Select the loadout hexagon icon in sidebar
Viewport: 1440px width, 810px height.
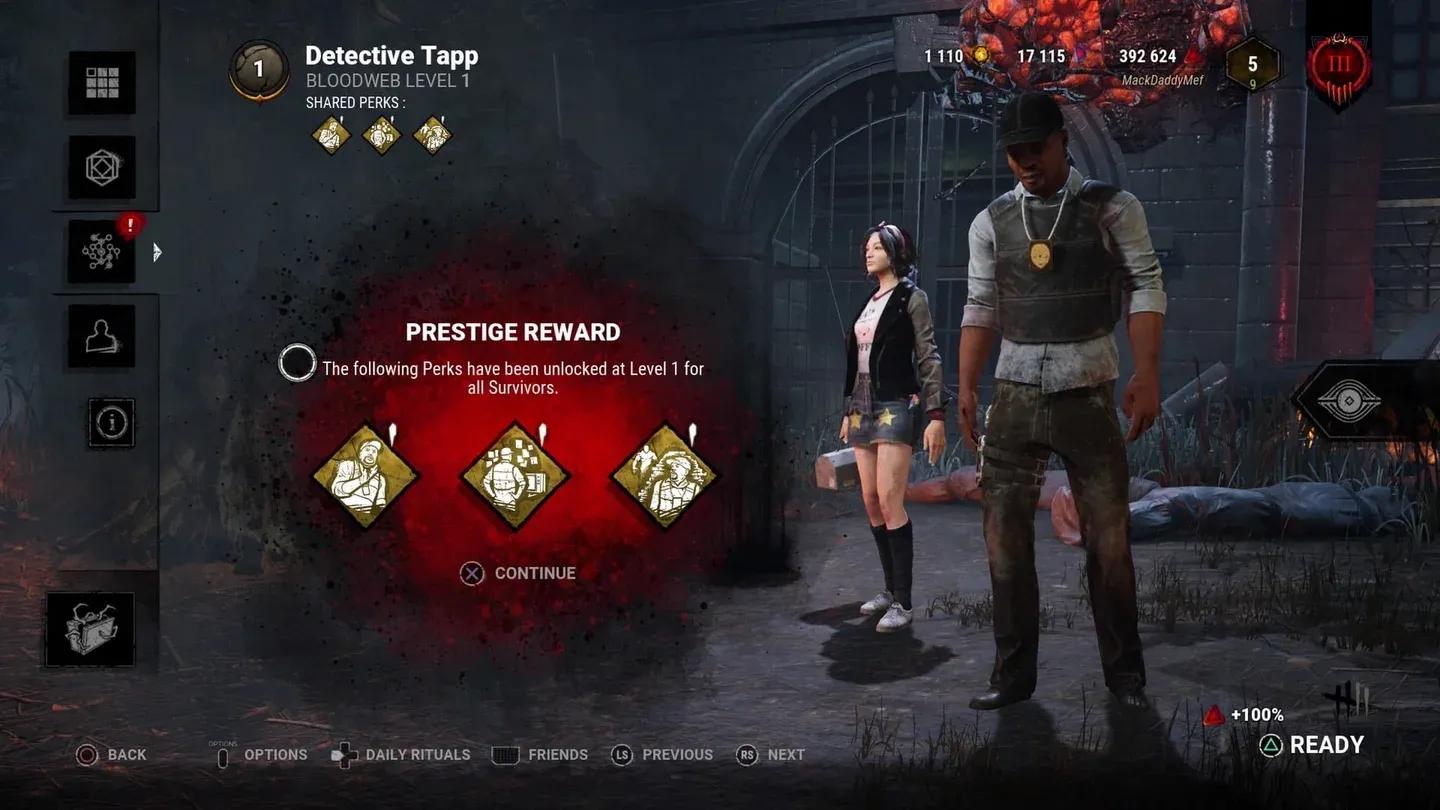(103, 168)
